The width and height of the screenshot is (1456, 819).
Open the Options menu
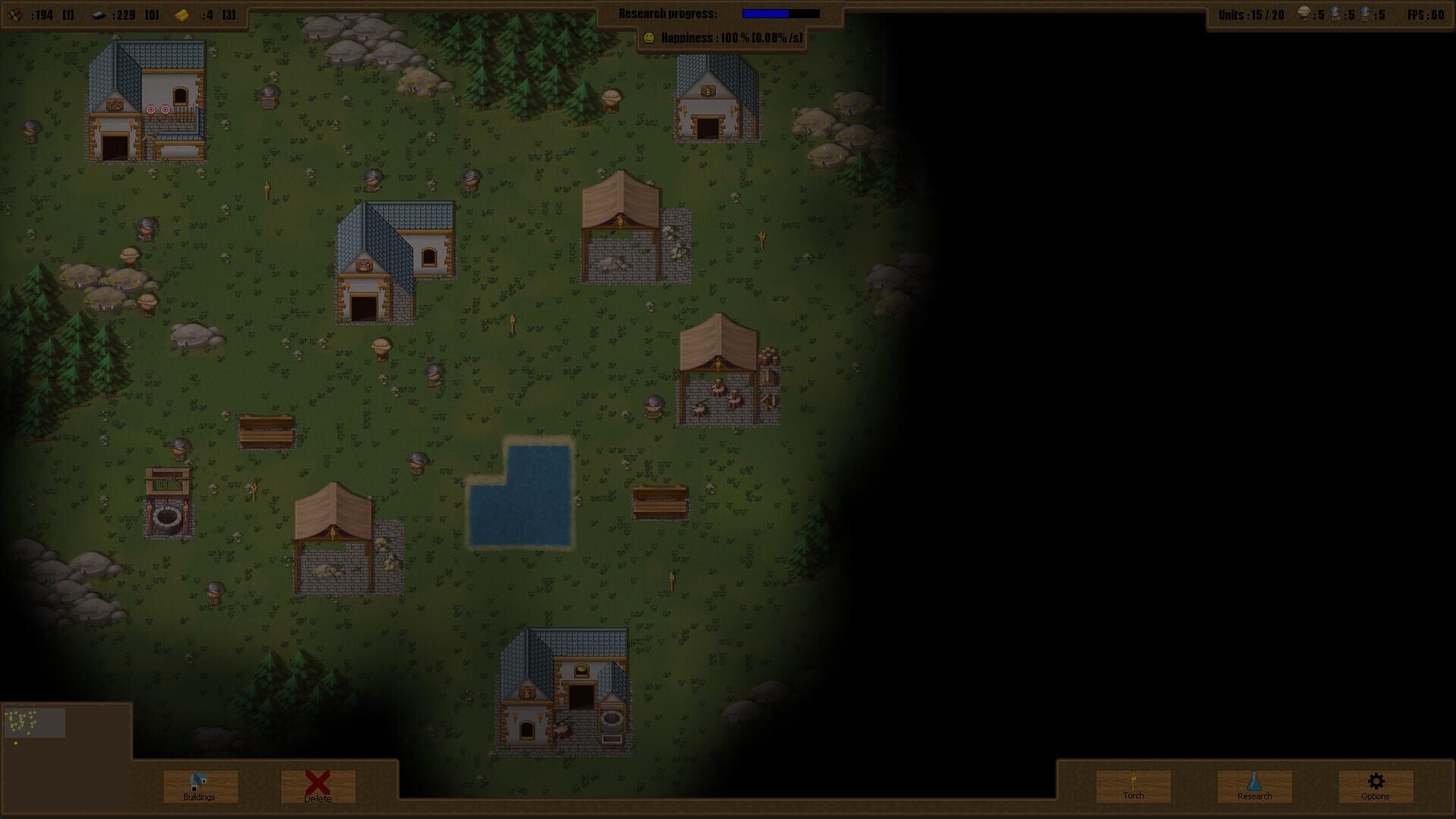click(1374, 786)
